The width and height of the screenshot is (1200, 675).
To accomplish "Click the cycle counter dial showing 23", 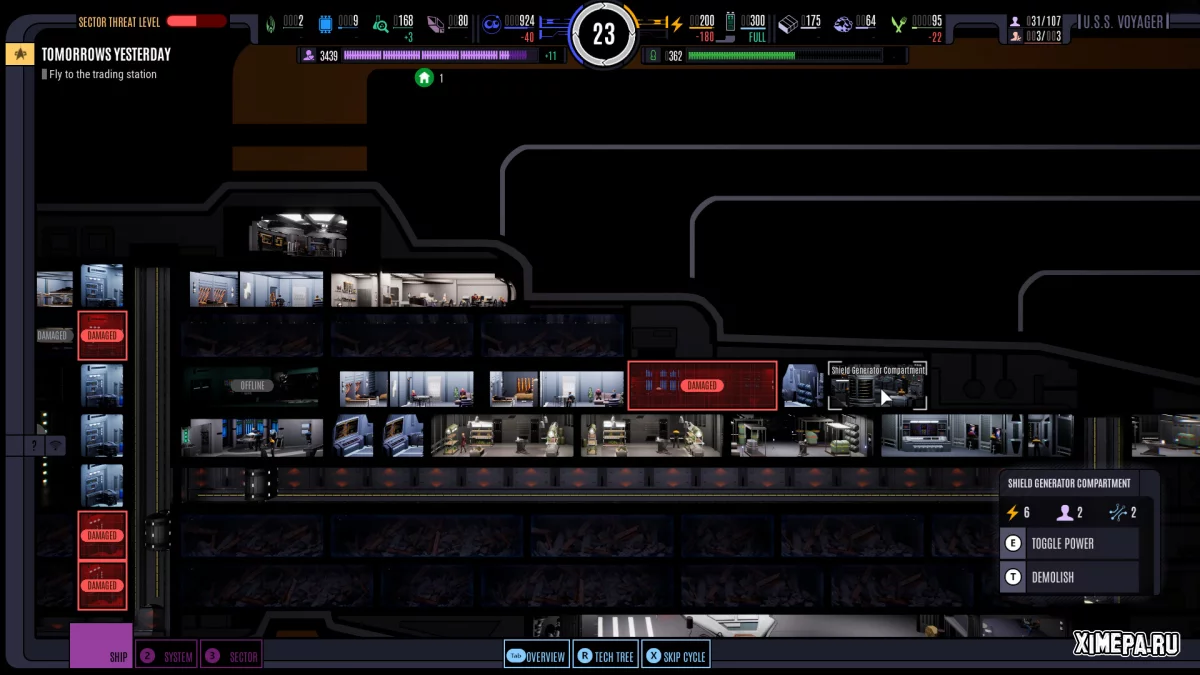I will coord(603,35).
